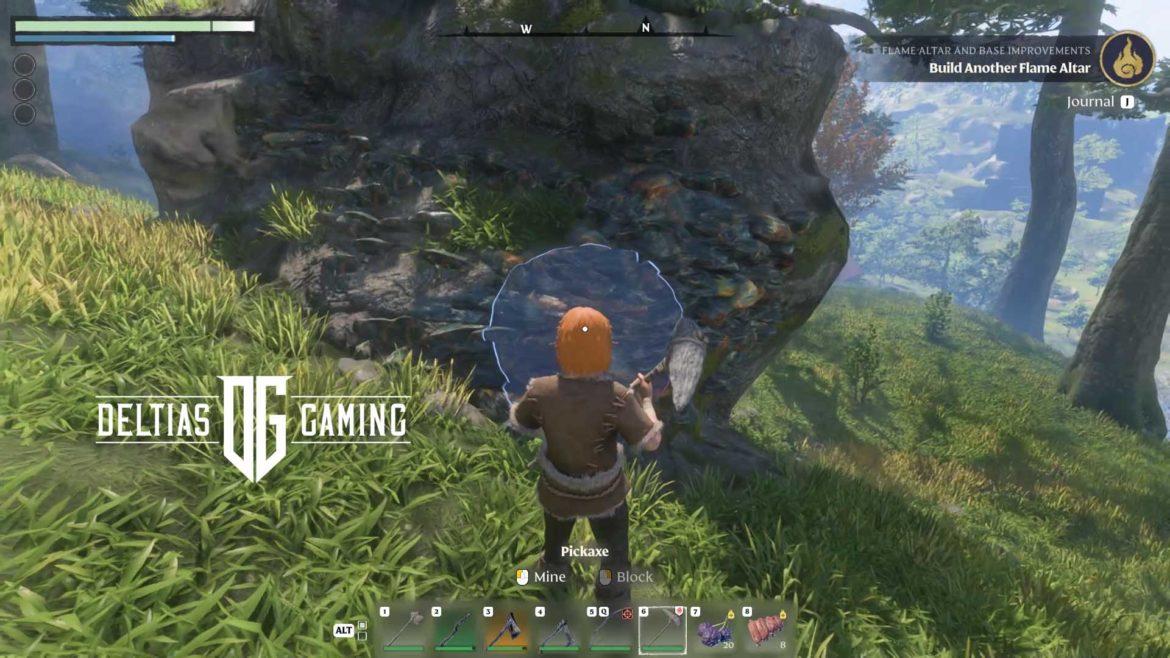Select the purple berries stack in slot 7
The image size is (1170, 658).
pos(714,630)
